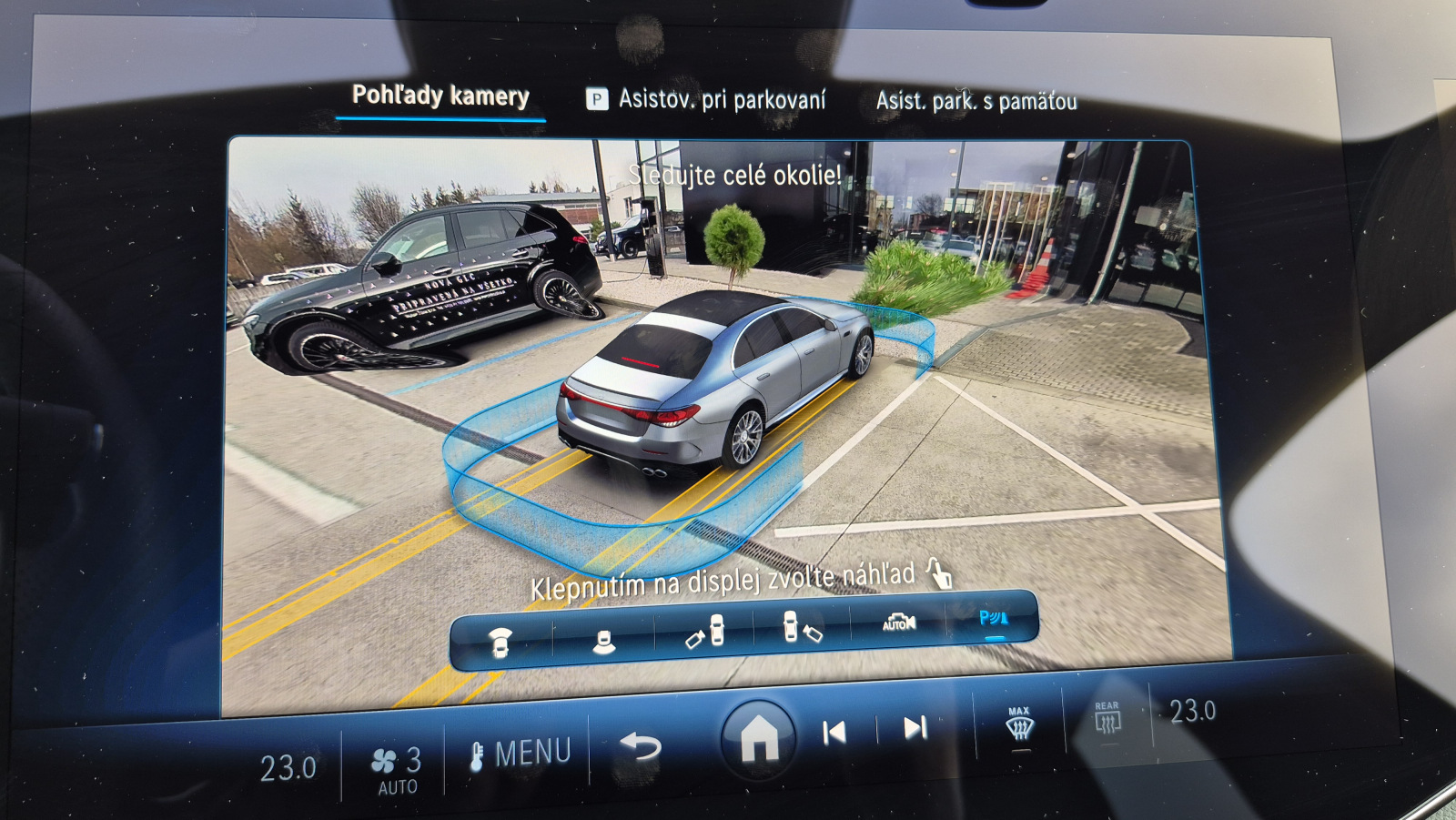Open the Asistov. pri parkovaní tab

[x=707, y=99]
